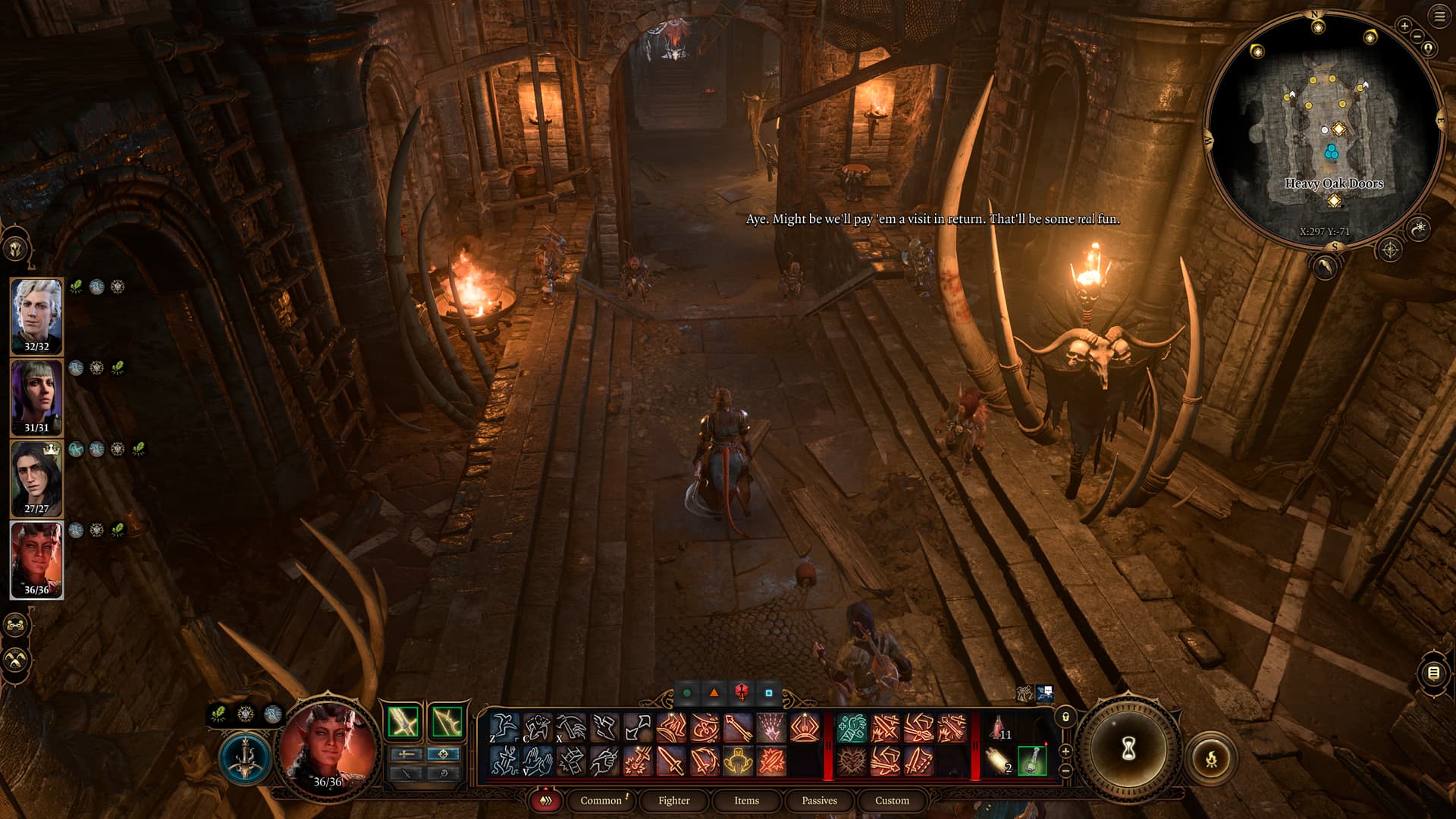Use the green-bordered potion flask item

(1032, 761)
